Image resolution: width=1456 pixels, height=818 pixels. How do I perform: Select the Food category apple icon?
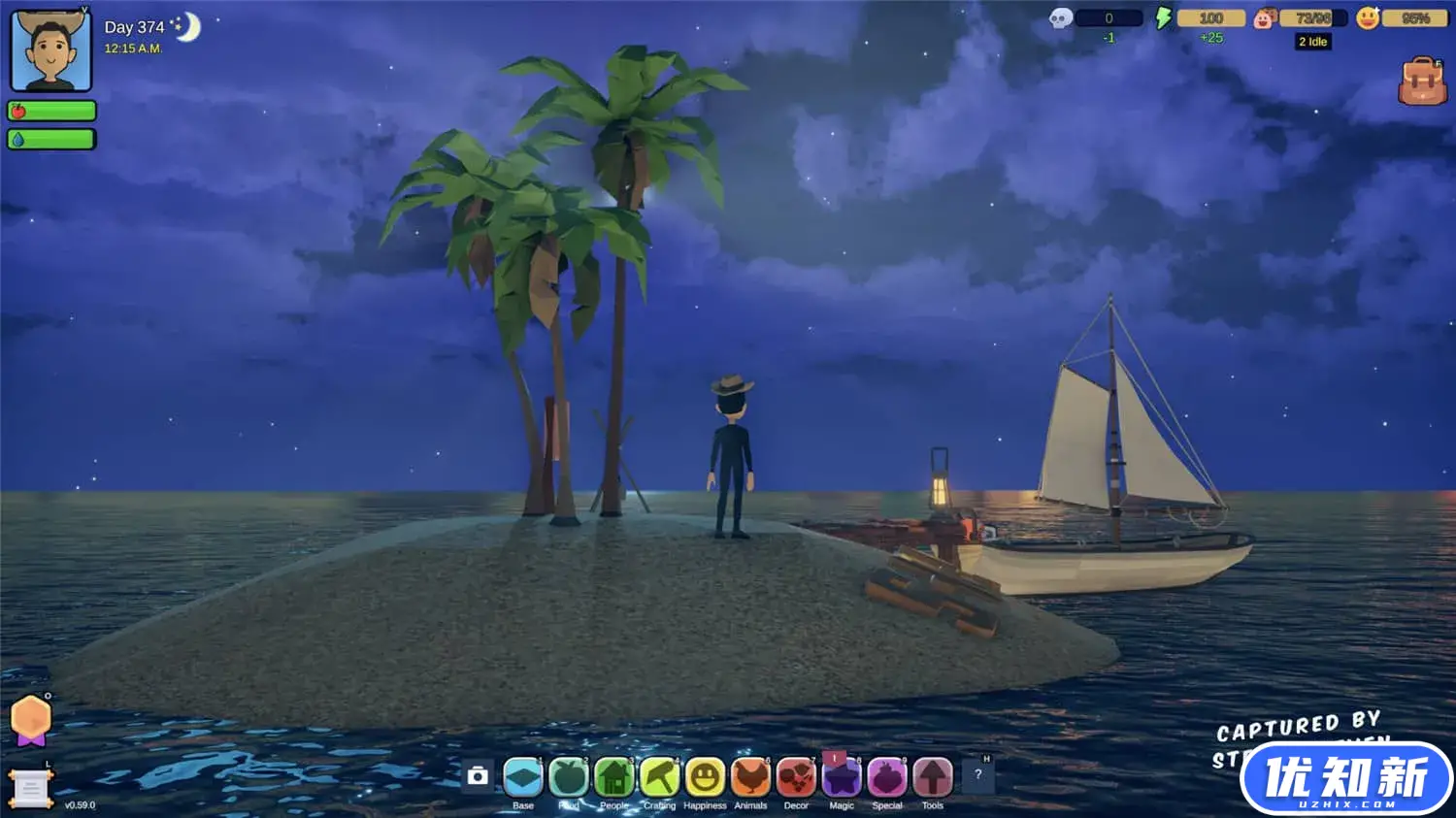[x=569, y=777]
